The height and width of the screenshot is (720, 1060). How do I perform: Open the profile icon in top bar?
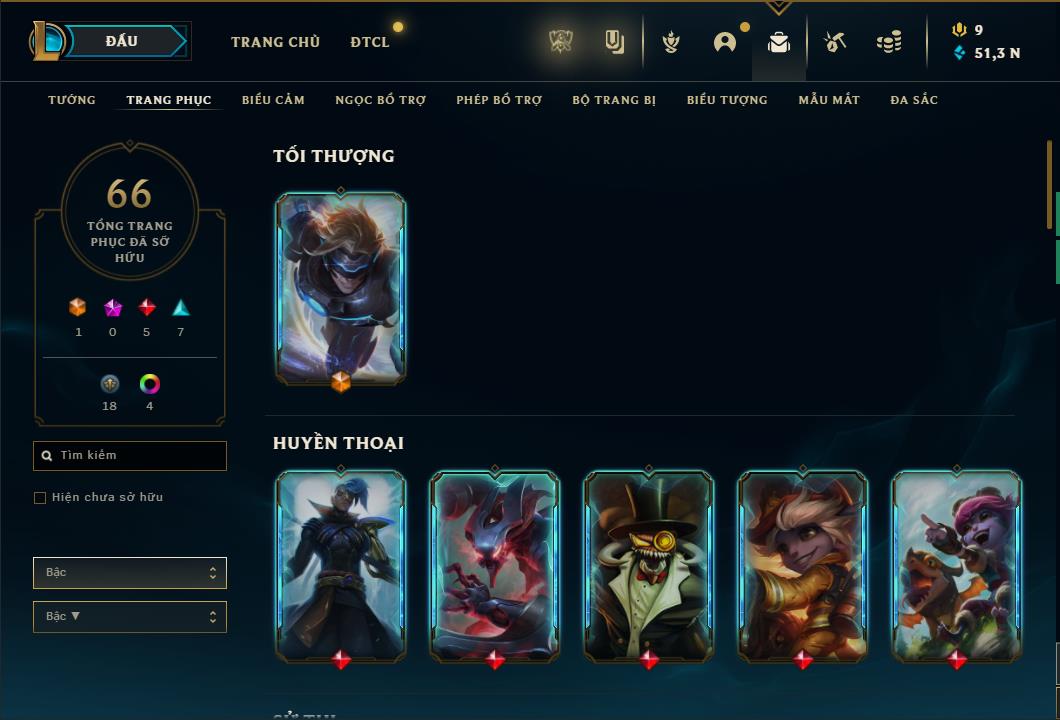point(725,42)
